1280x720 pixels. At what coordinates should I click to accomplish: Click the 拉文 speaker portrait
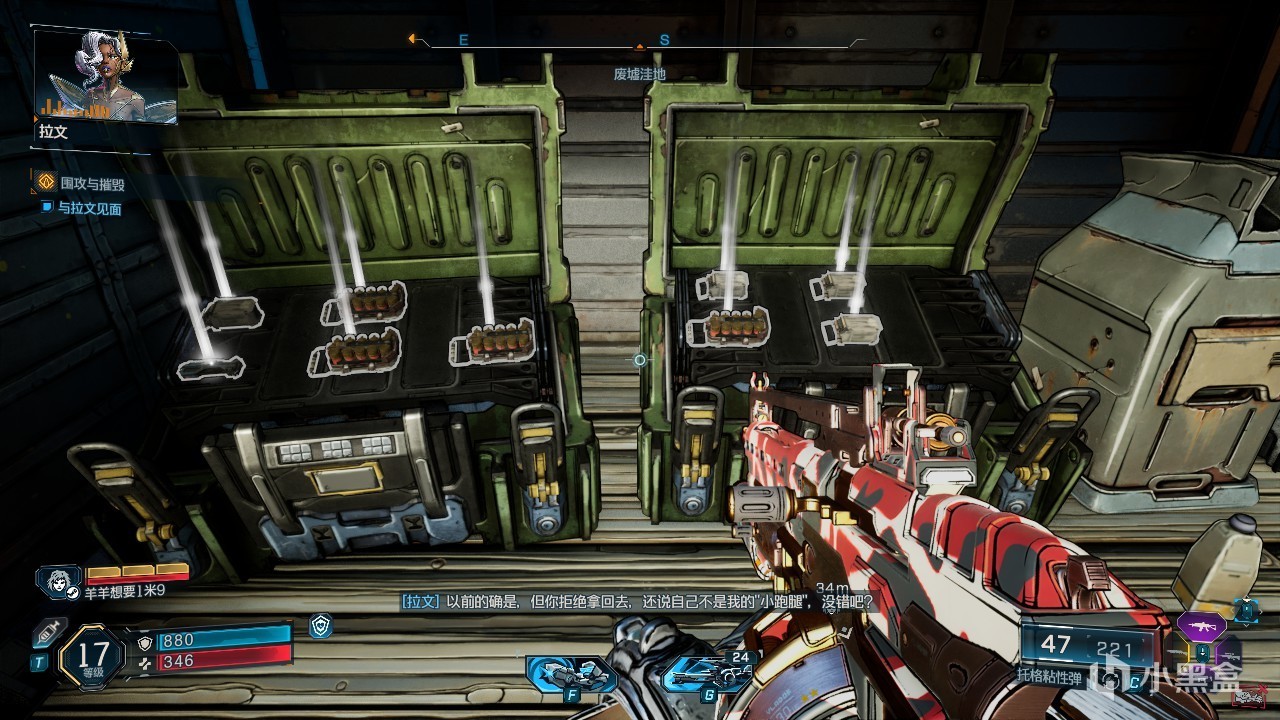106,75
